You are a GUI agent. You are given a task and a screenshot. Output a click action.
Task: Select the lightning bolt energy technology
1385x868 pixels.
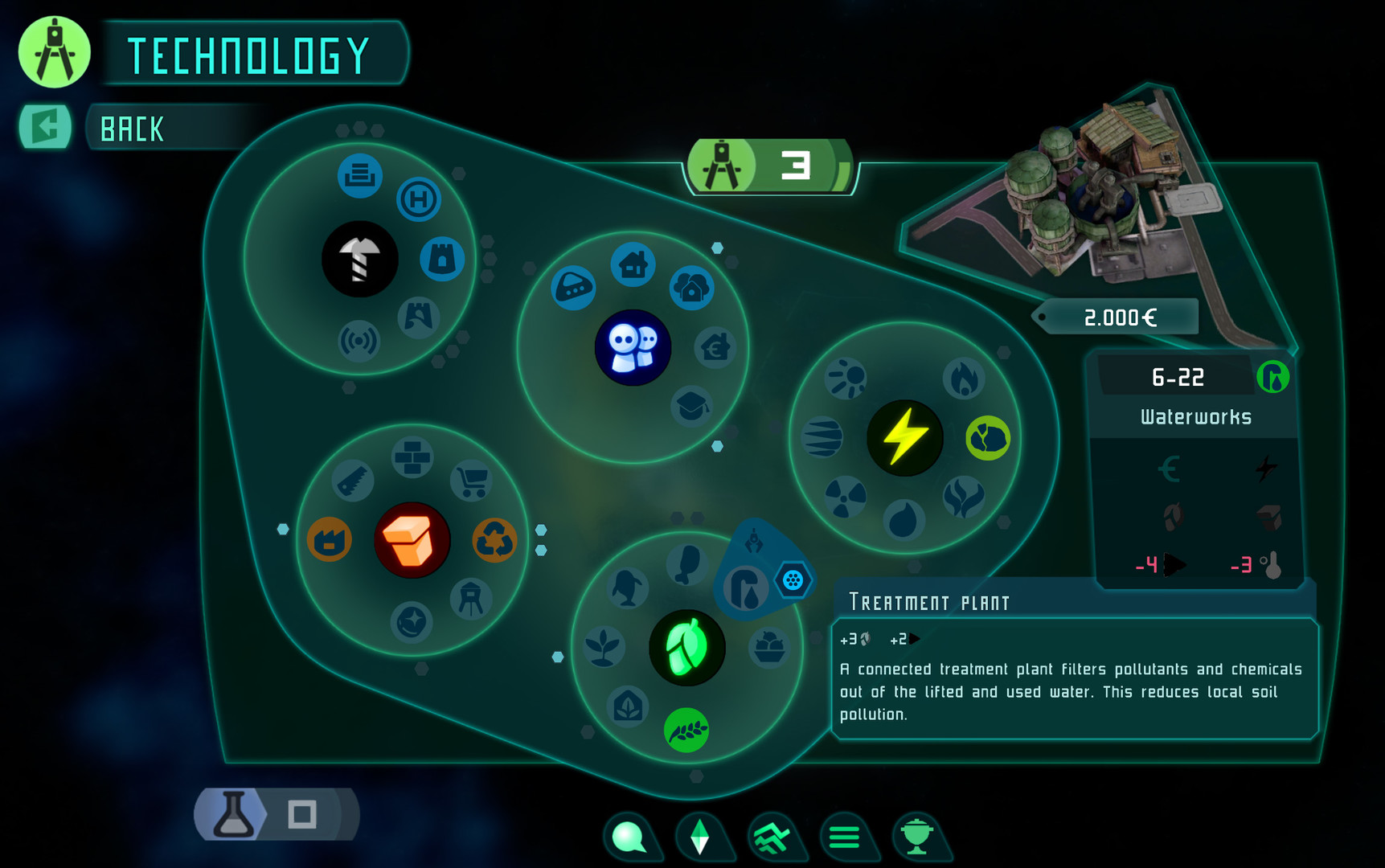905,437
